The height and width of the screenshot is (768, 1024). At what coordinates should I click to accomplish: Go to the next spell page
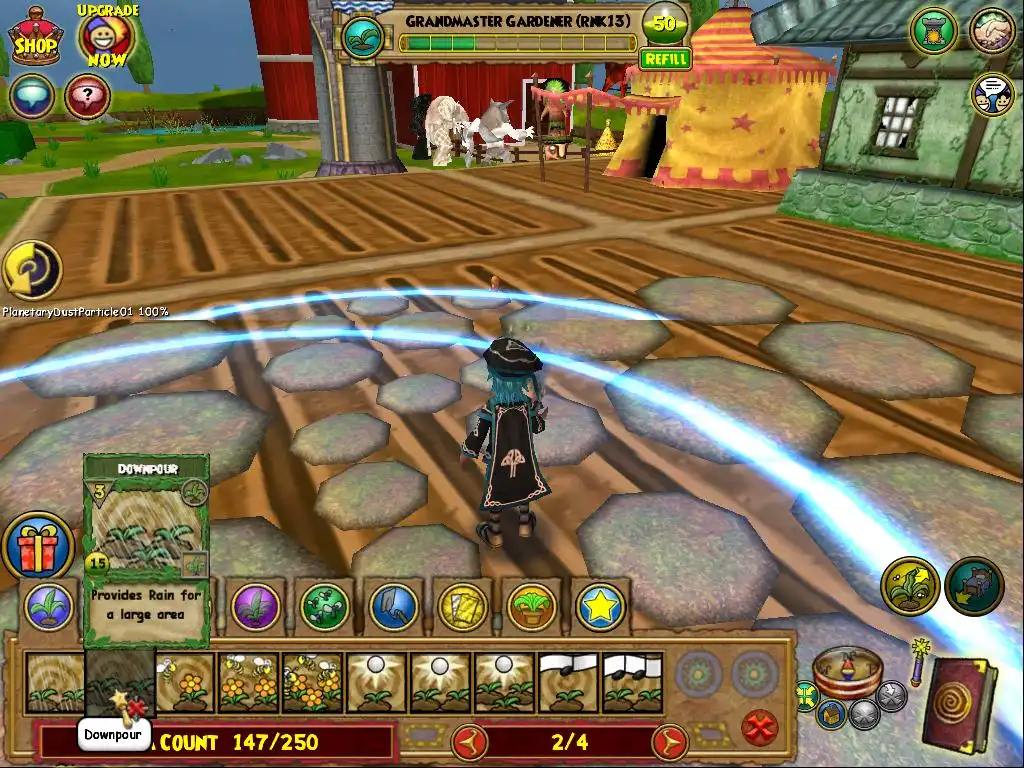pyautogui.click(x=671, y=742)
